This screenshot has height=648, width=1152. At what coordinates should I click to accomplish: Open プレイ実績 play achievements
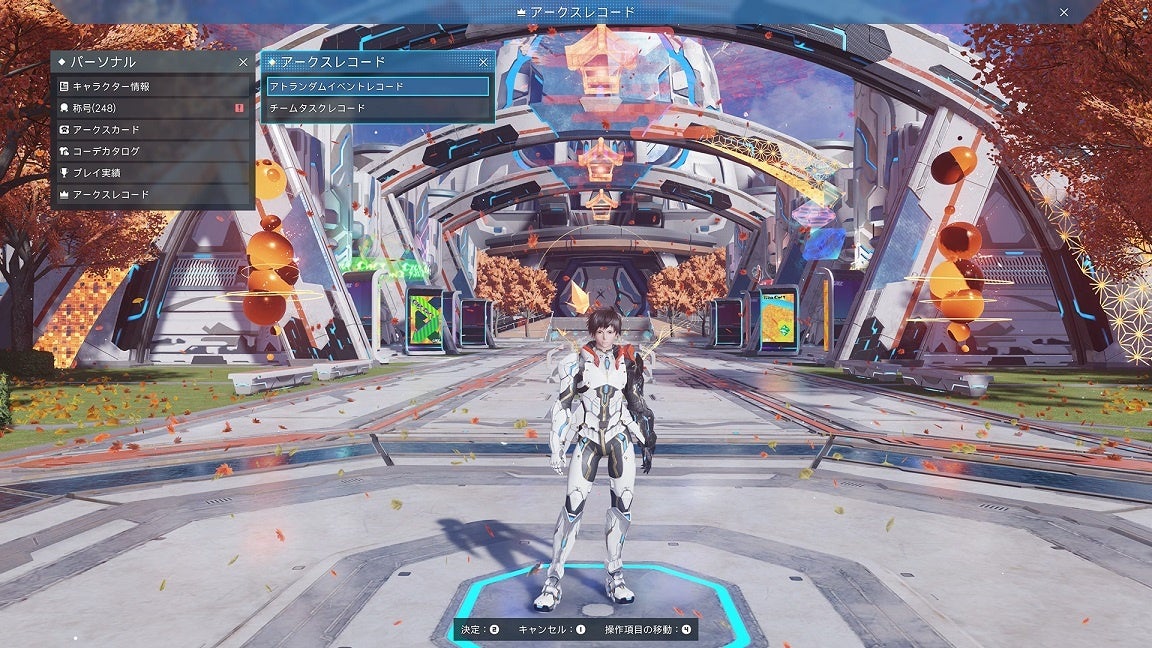click(152, 173)
